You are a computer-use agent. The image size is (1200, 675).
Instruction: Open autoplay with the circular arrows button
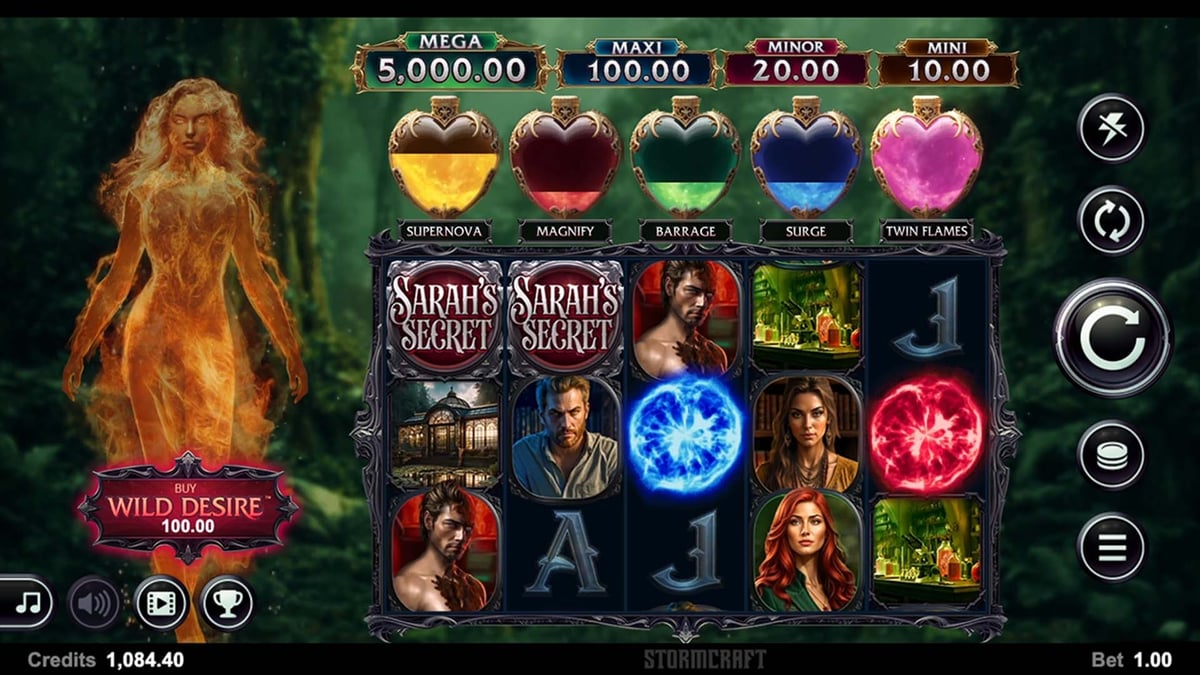(x=1111, y=221)
